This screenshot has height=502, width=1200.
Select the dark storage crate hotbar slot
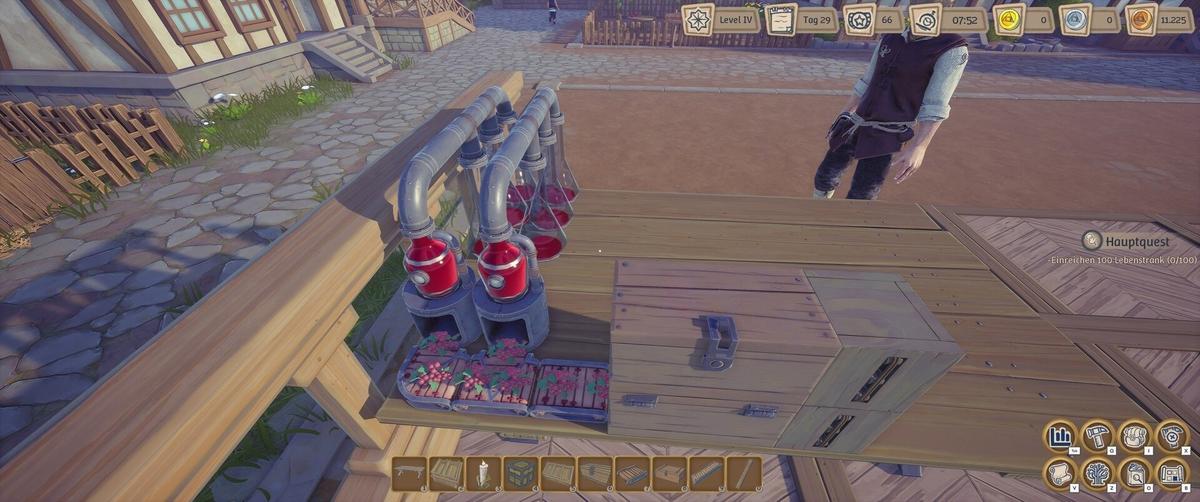point(520,473)
